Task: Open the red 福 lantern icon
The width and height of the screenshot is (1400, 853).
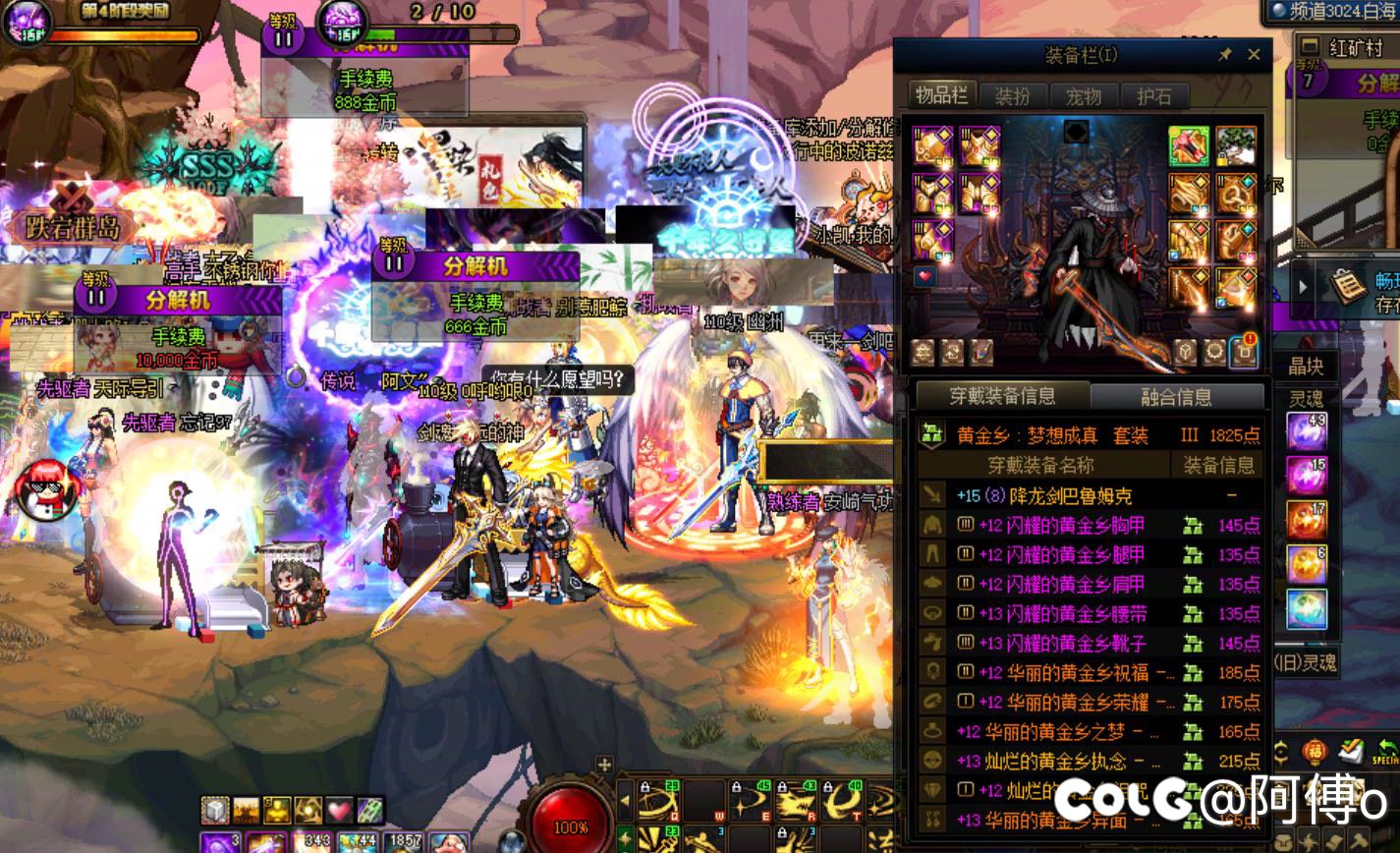Action: click(x=1315, y=752)
